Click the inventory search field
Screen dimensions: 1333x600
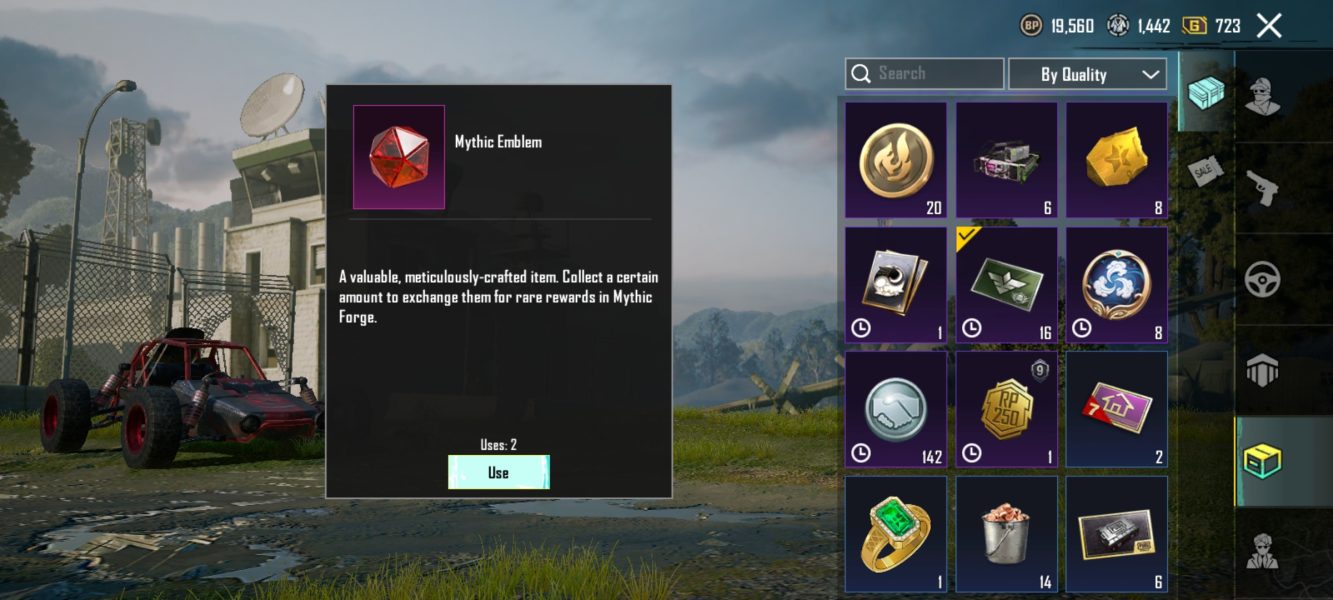click(x=925, y=74)
